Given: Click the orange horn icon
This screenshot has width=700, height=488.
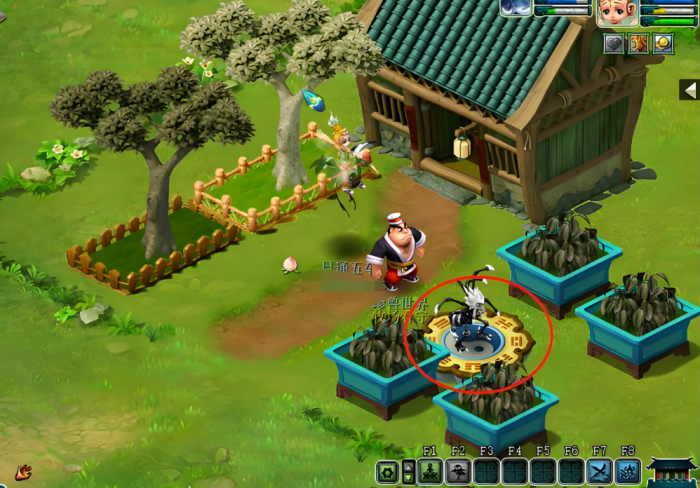Looking at the screenshot, I should [23, 471].
